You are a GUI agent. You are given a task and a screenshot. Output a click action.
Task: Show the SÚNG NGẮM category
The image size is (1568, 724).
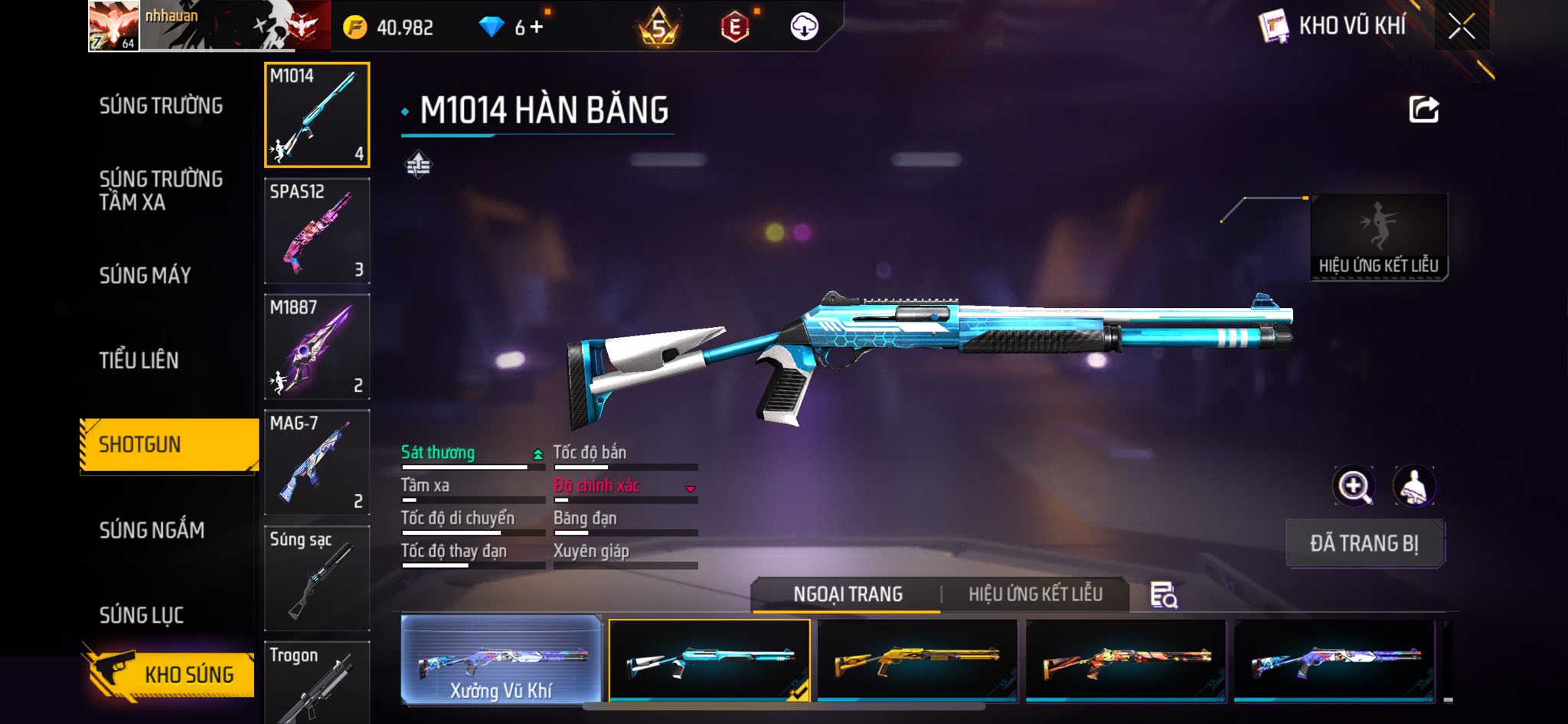pos(152,529)
